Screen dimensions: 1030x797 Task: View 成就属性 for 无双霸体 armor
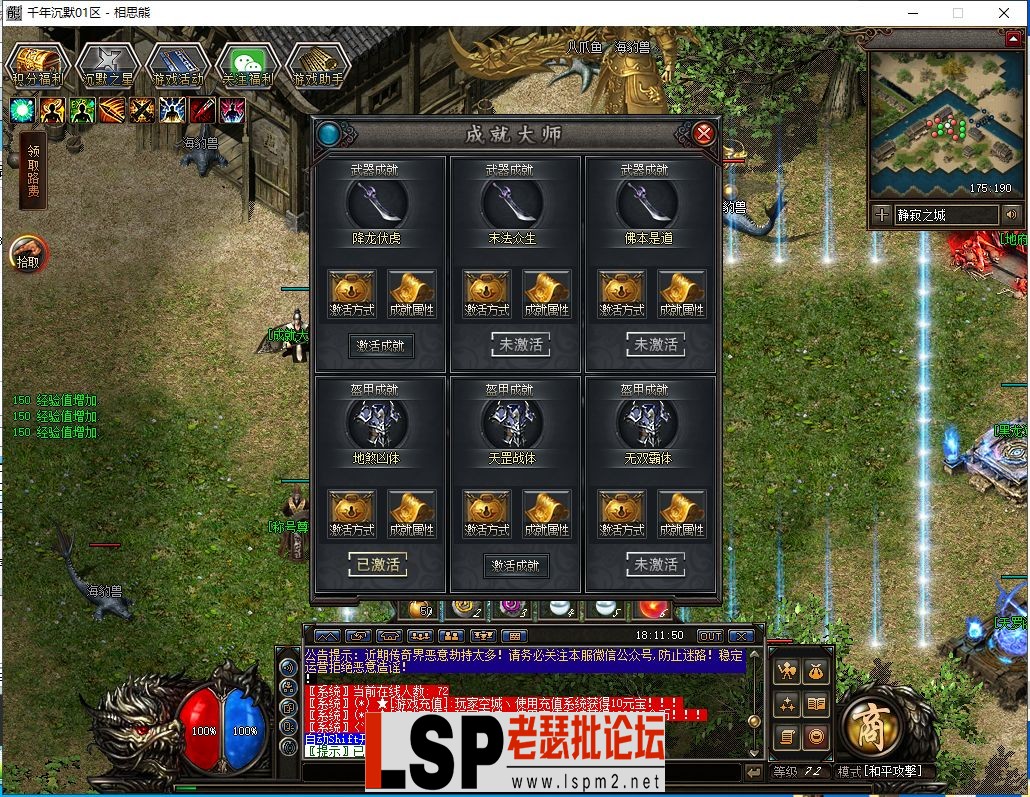pos(681,514)
